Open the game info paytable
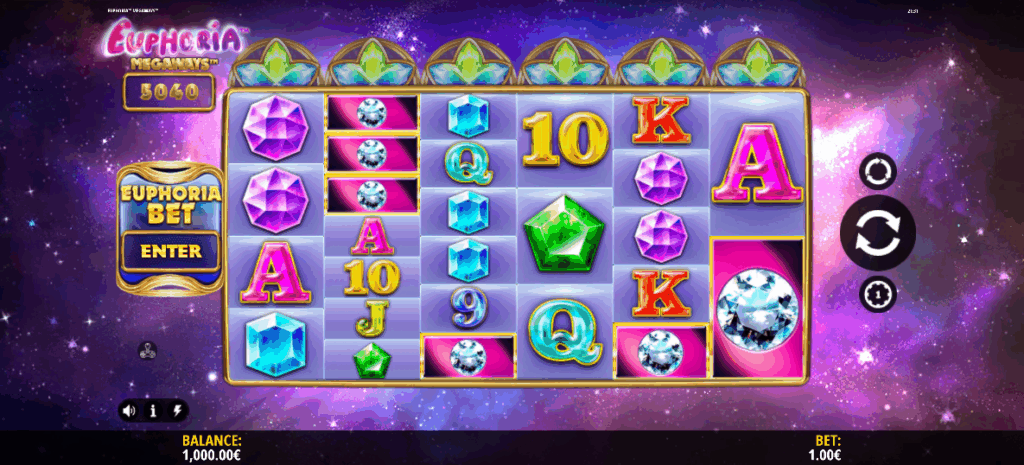The width and height of the screenshot is (1024, 465). (153, 410)
